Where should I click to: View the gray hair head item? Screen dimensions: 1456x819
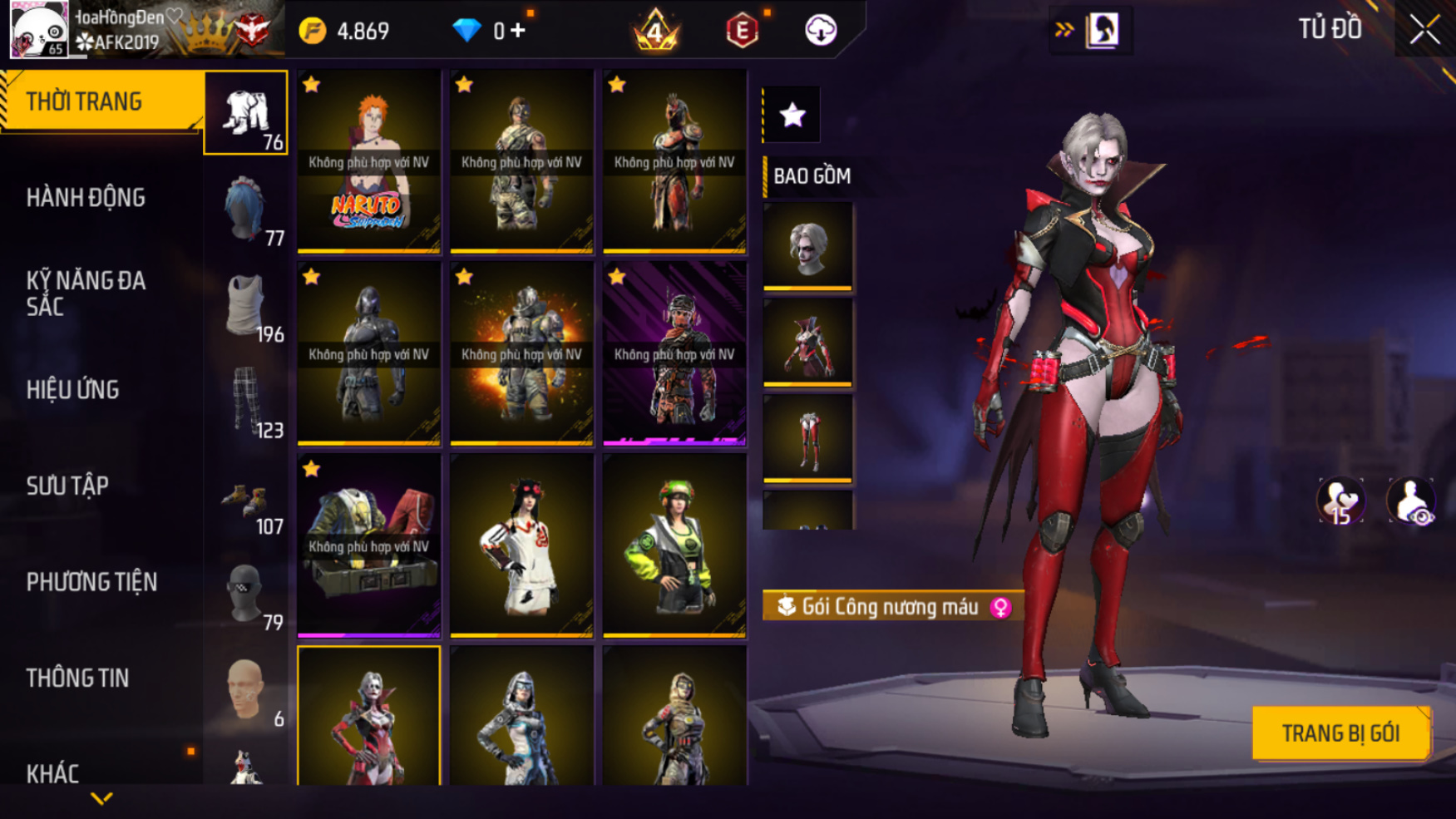pyautogui.click(x=807, y=246)
